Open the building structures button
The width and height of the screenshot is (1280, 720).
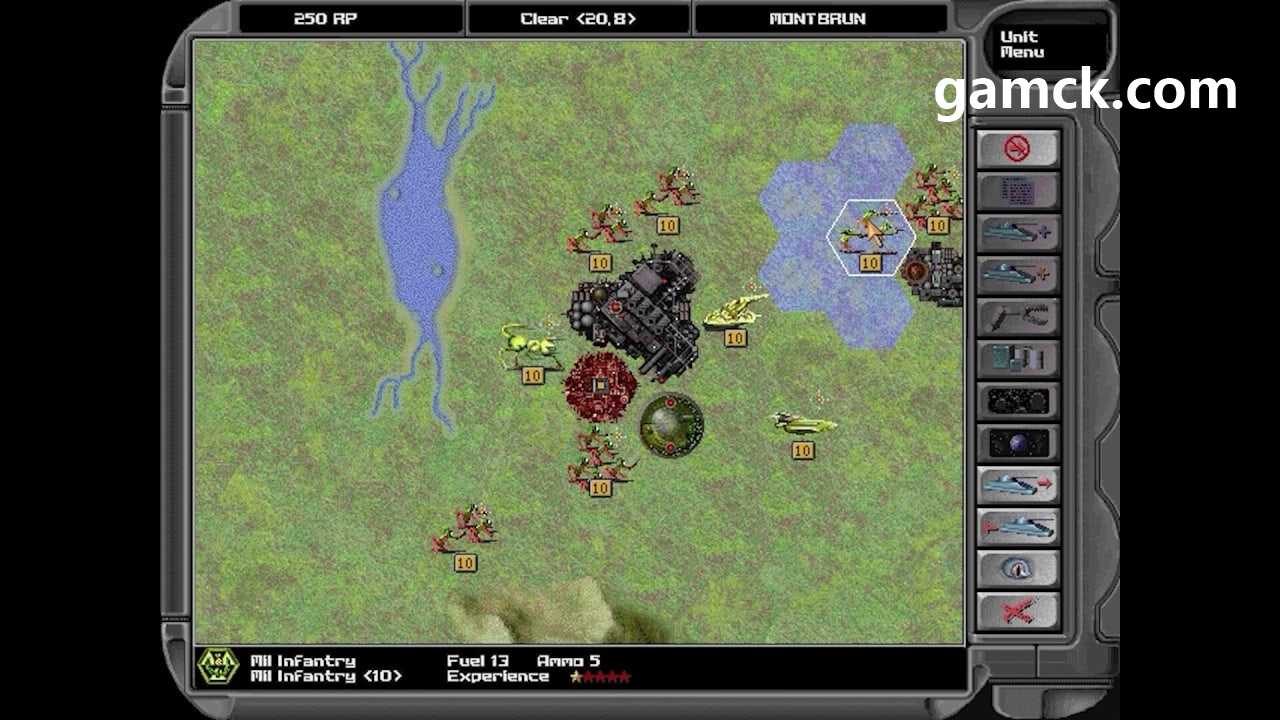pyautogui.click(x=1017, y=359)
